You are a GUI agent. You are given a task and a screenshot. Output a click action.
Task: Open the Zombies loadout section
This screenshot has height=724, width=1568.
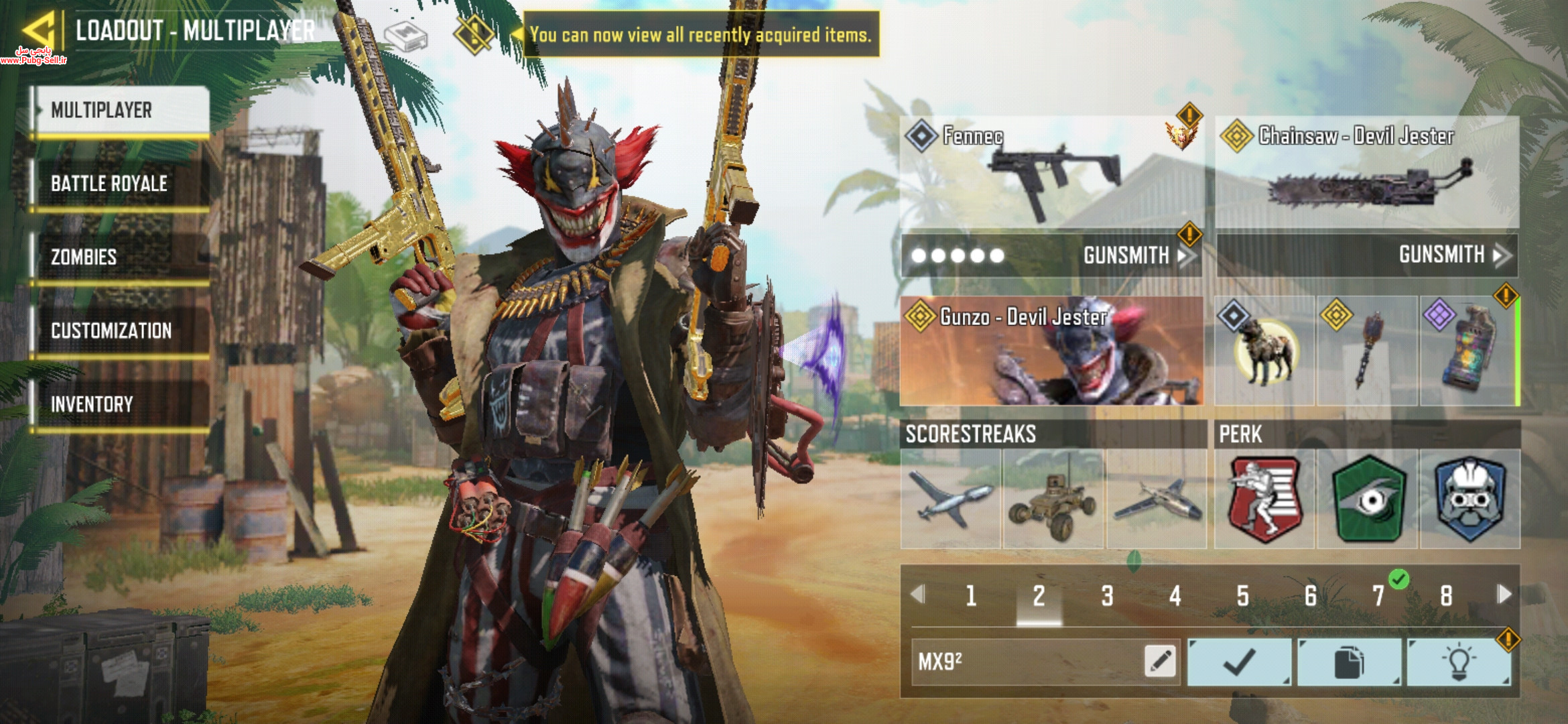point(122,257)
